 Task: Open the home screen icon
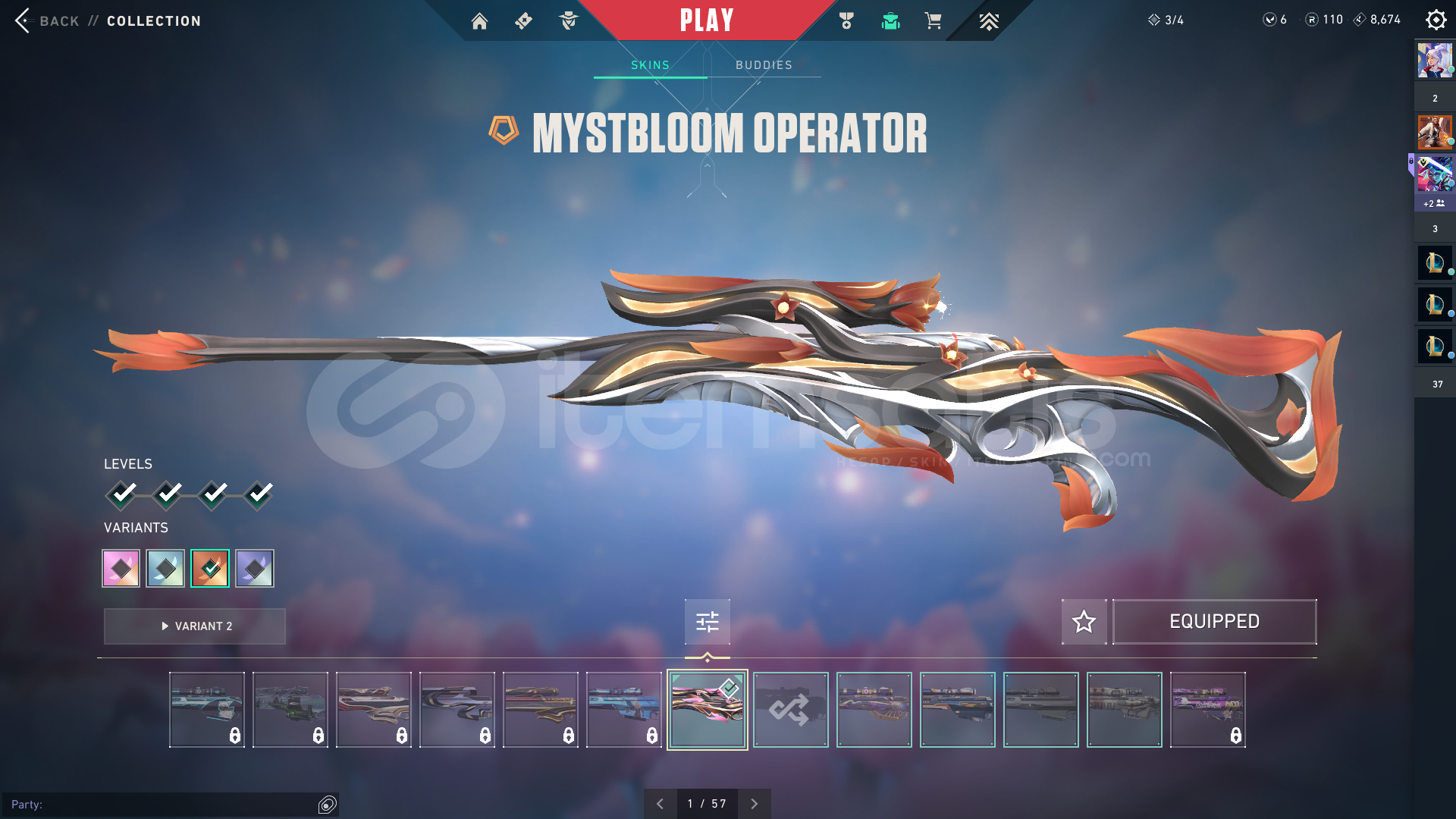(479, 21)
